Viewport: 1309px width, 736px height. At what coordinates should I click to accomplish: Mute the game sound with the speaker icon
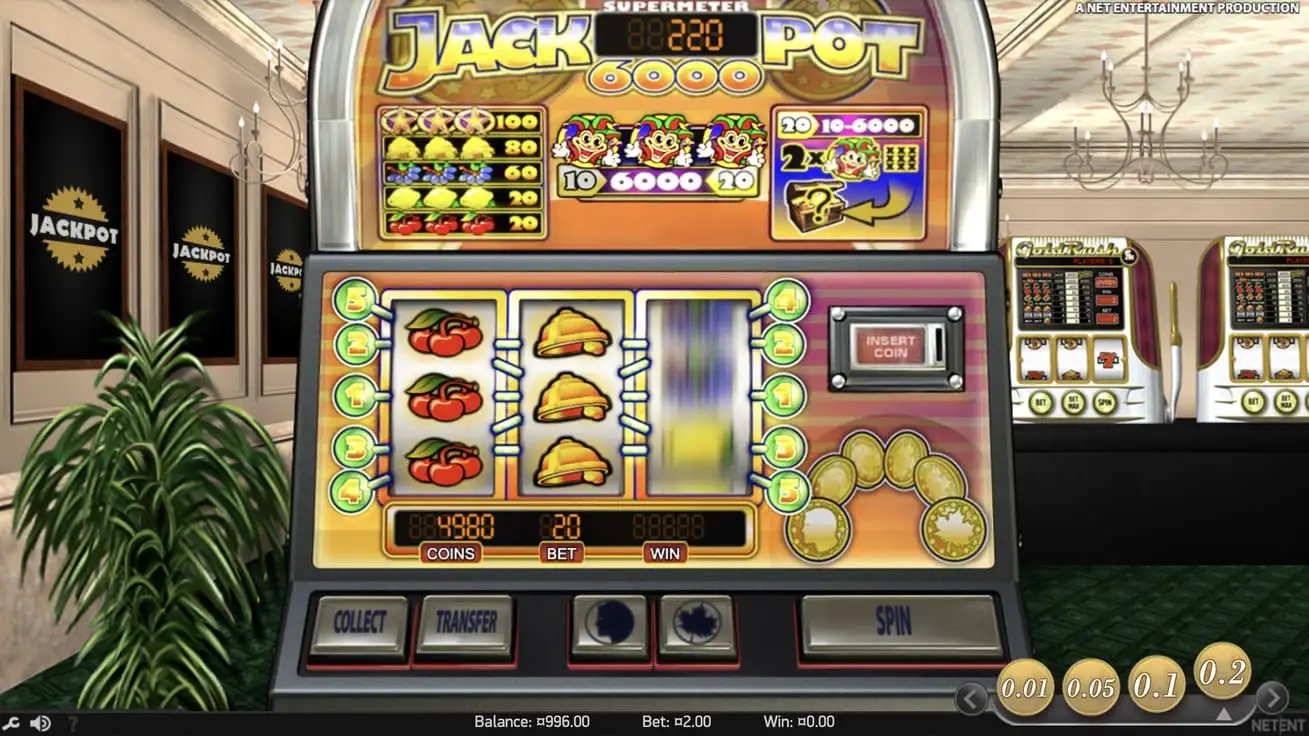click(x=38, y=721)
